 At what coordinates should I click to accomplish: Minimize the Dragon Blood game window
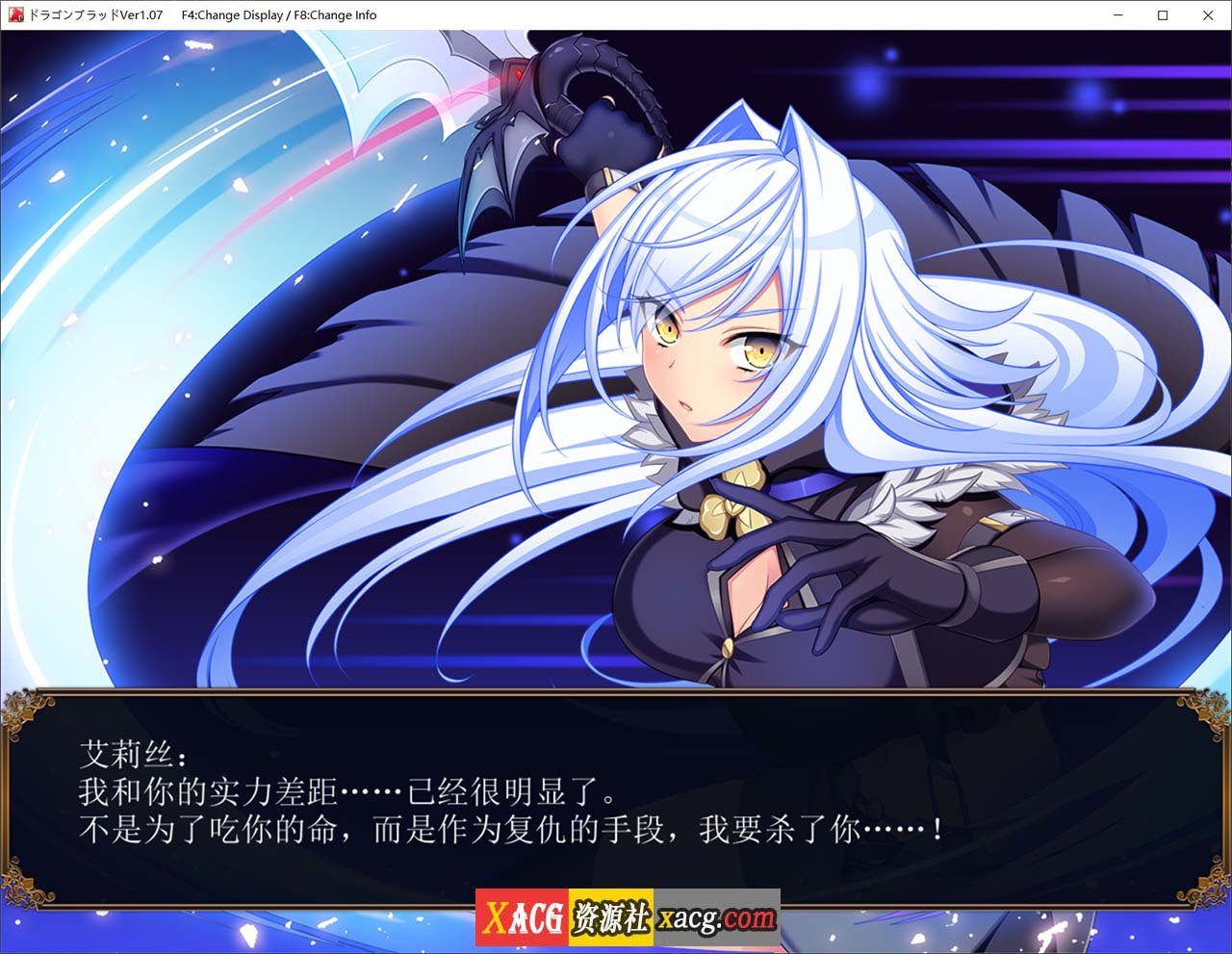(x=1117, y=15)
